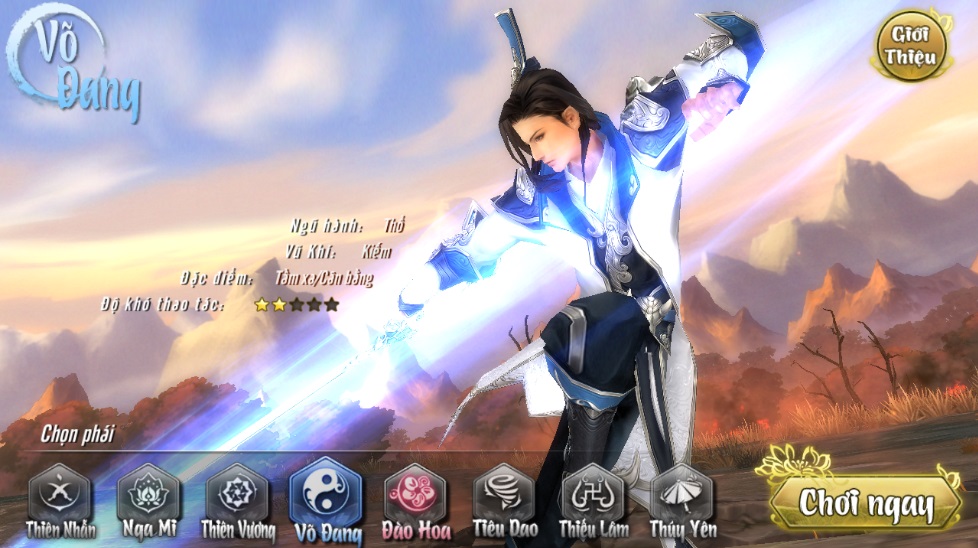Pick the Thiên Vương faction
Image resolution: width=978 pixels, height=548 pixels.
pyautogui.click(x=237, y=493)
